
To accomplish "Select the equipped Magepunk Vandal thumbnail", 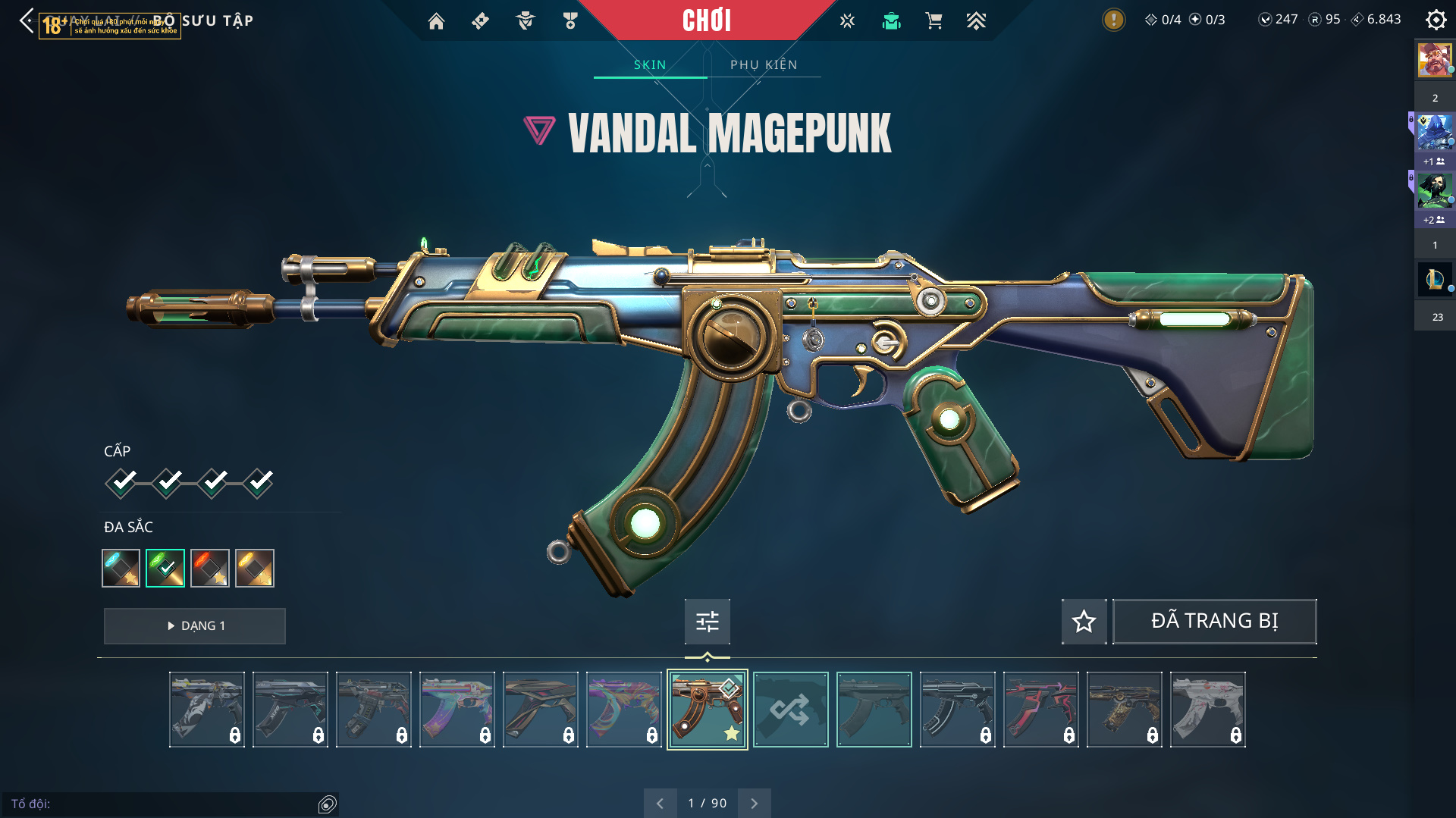I will tap(707, 710).
